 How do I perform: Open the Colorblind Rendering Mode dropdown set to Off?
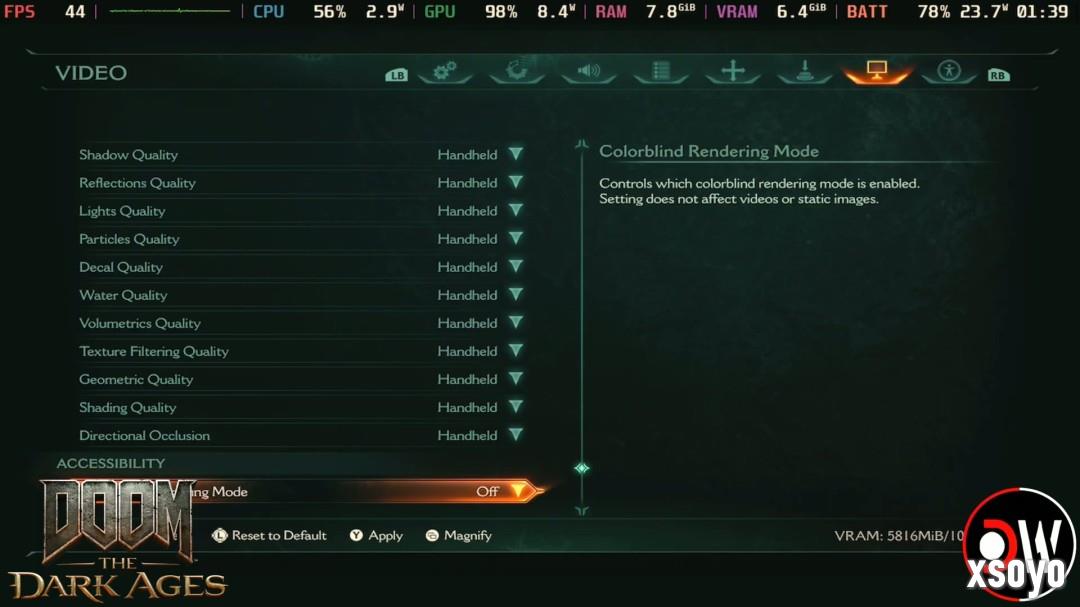pyautogui.click(x=516, y=491)
